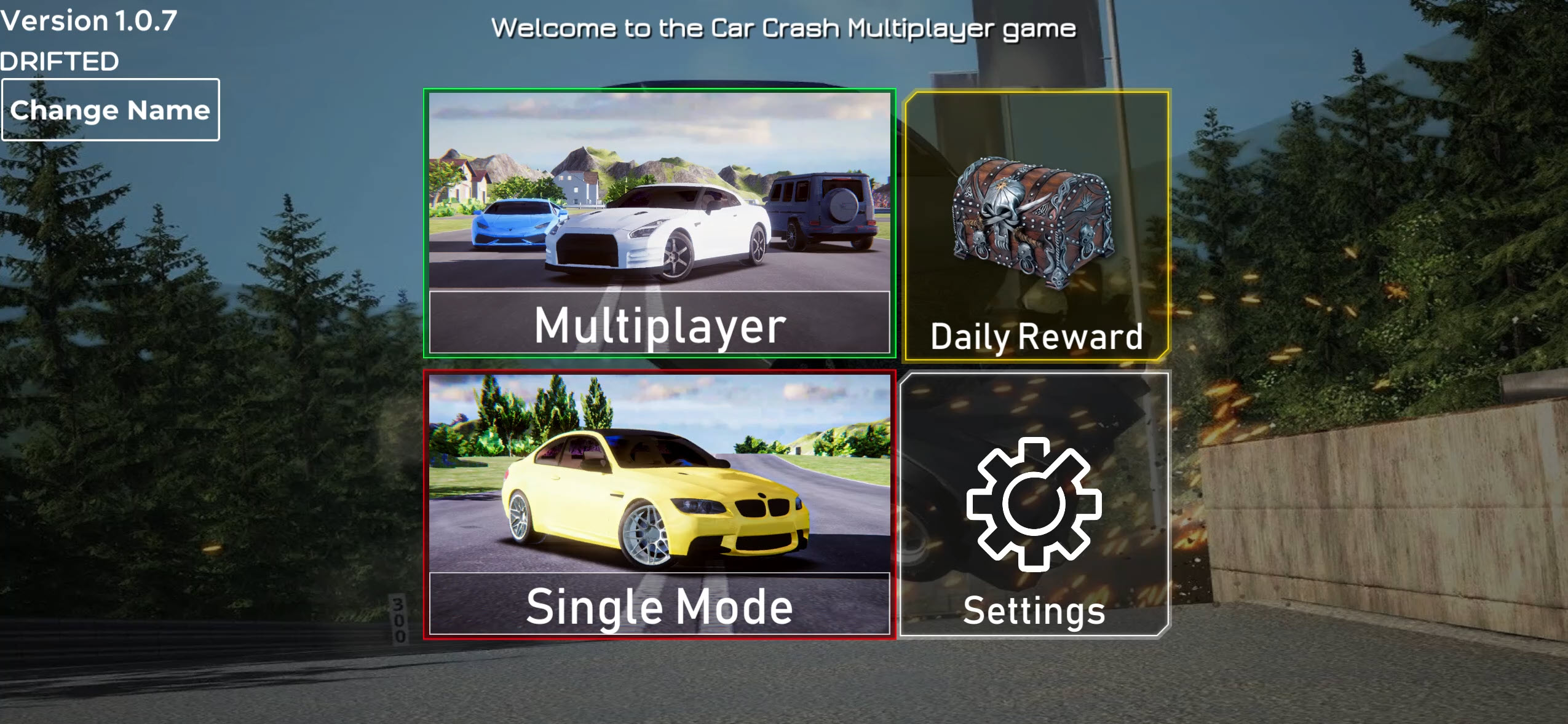This screenshot has width=1568, height=724.
Task: Click the Welcome message text
Action: pos(784,27)
